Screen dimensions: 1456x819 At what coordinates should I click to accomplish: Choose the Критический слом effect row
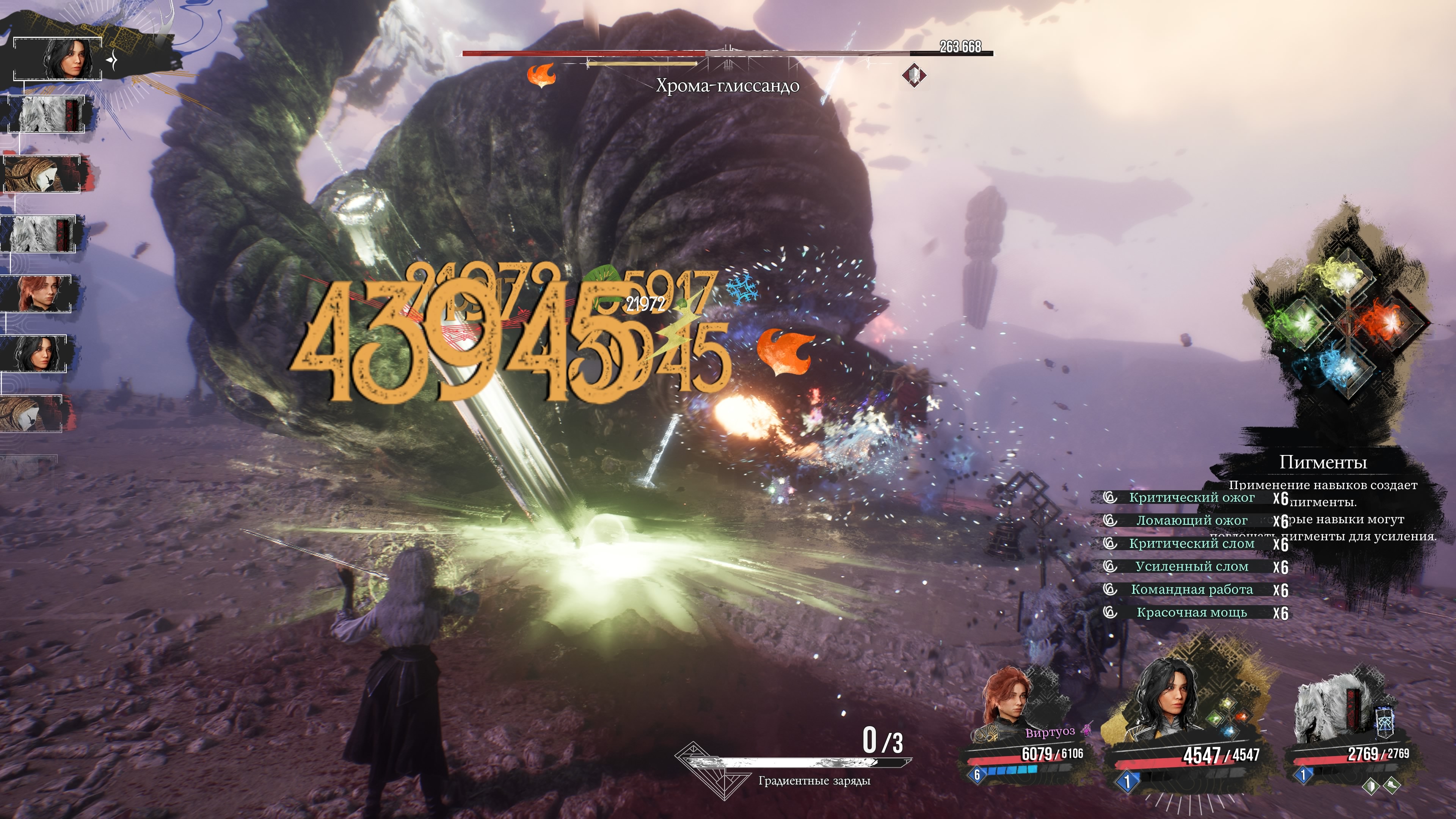point(1191,544)
